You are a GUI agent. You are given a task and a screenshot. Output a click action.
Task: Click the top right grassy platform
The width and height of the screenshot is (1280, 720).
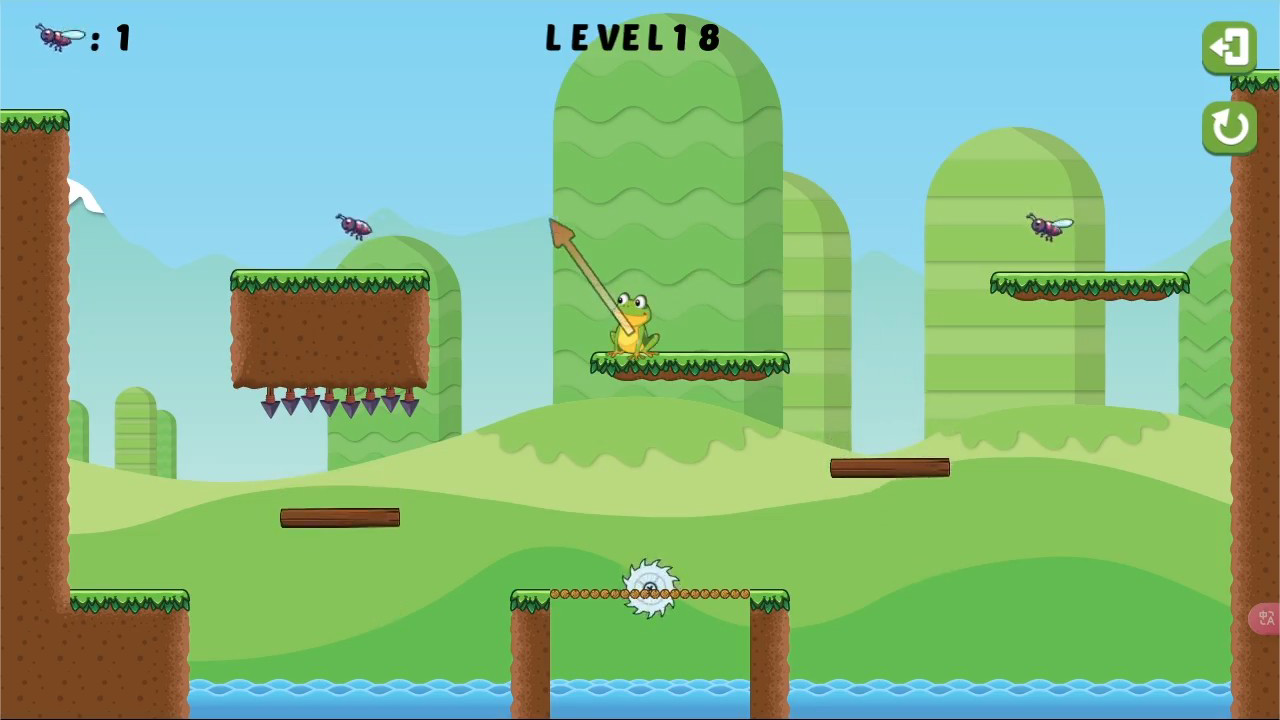click(1090, 285)
